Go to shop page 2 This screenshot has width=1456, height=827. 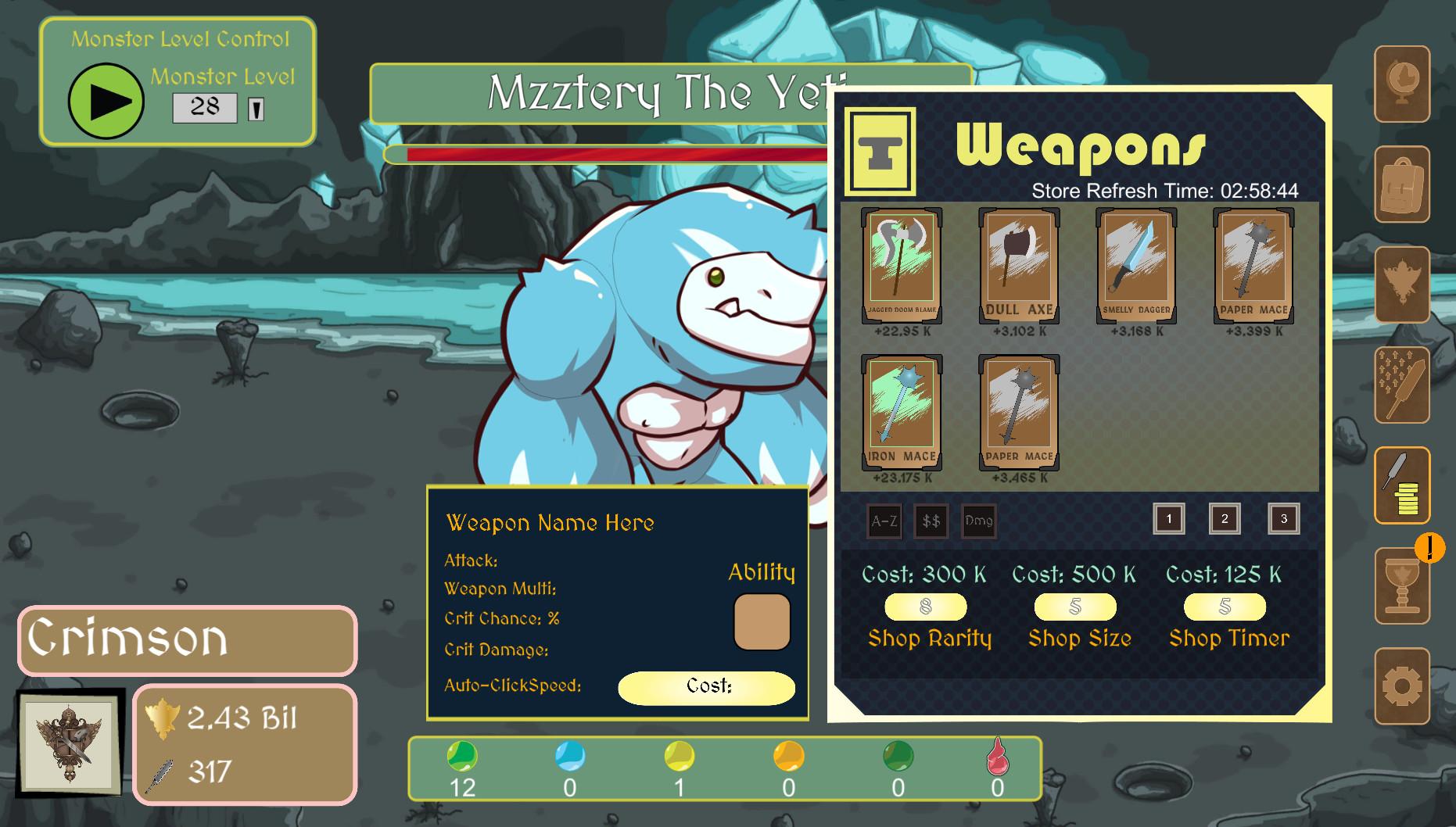1225,519
